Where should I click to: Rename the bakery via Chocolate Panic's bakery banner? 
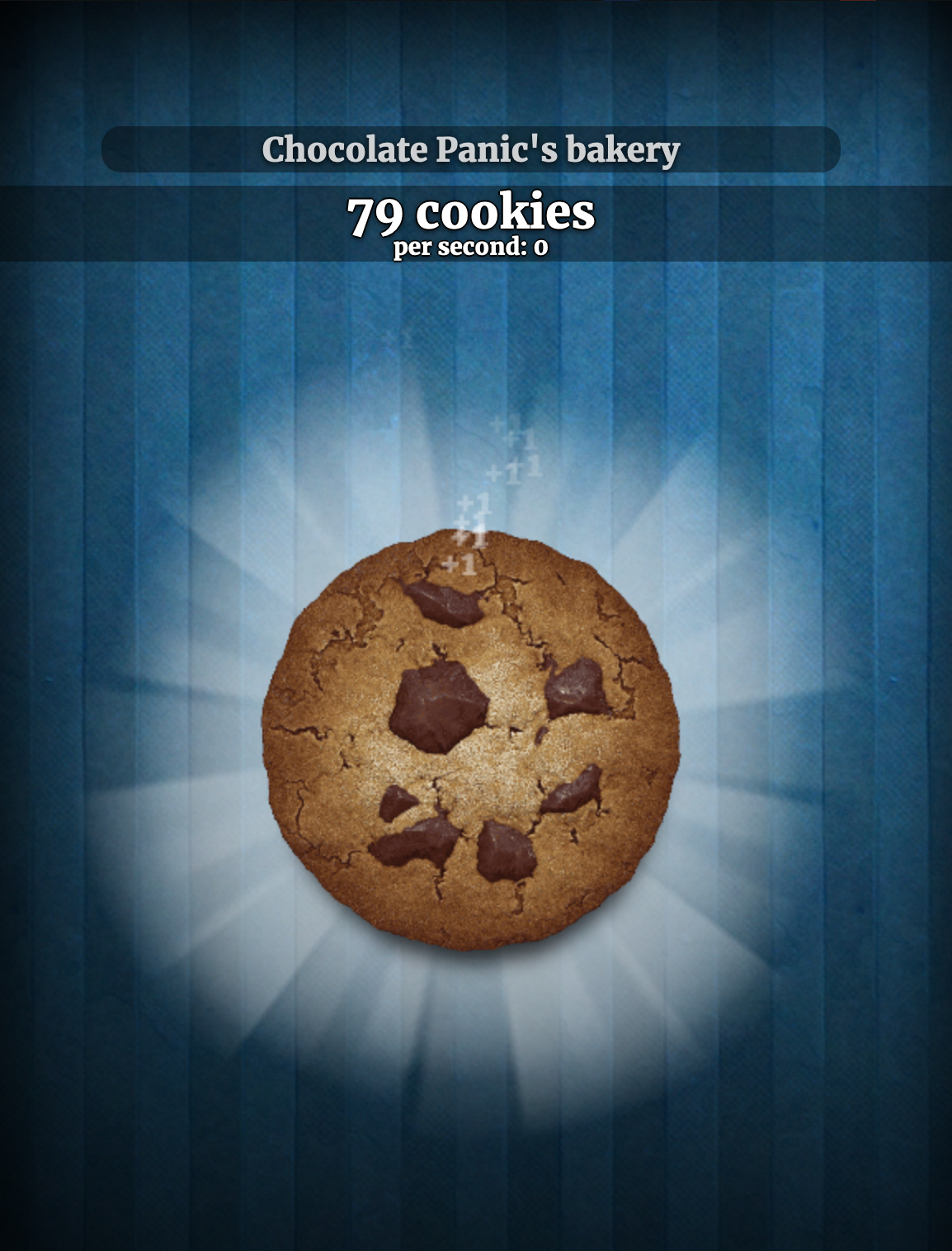tap(471, 149)
